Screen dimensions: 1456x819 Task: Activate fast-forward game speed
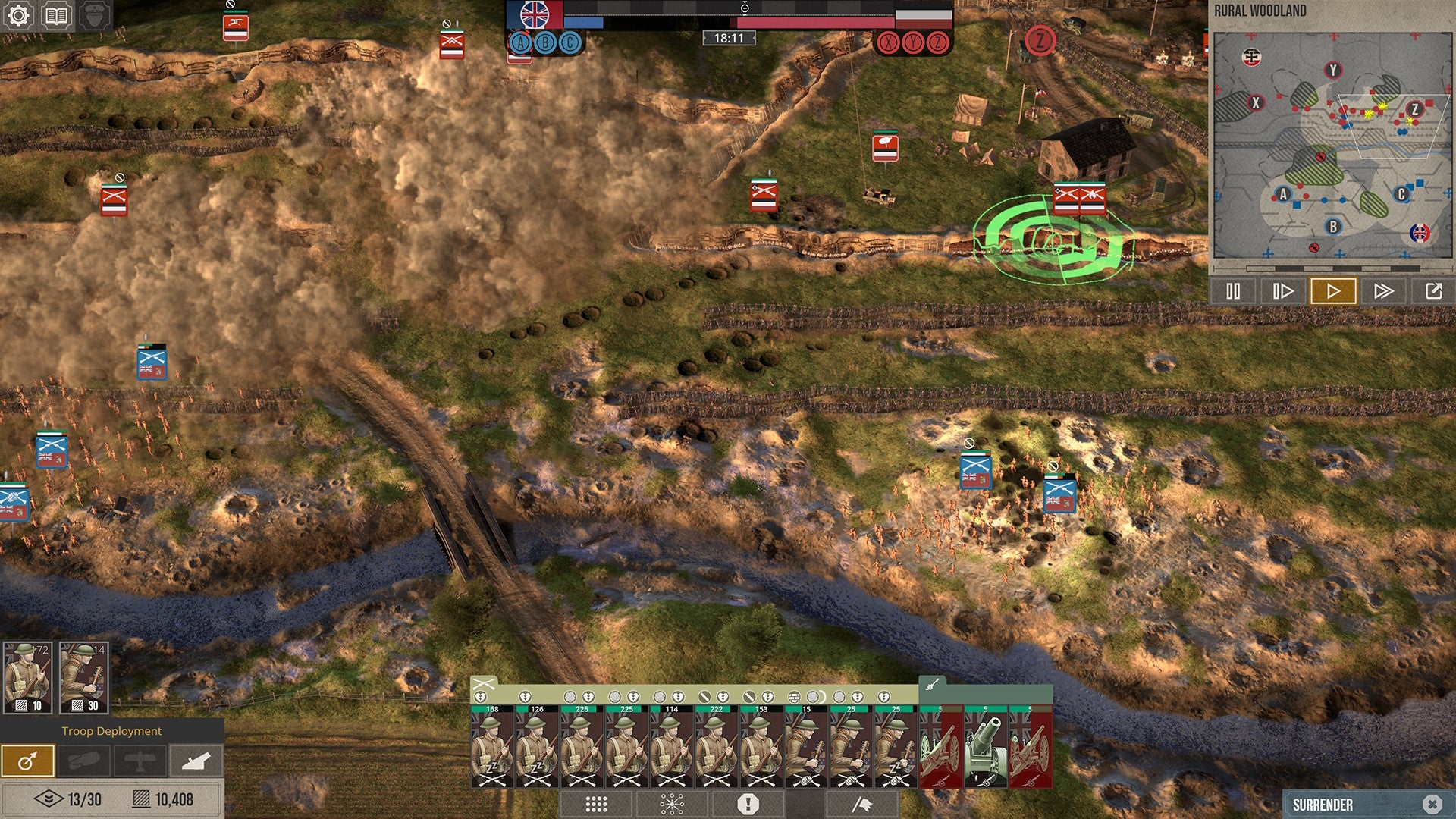(x=1385, y=290)
